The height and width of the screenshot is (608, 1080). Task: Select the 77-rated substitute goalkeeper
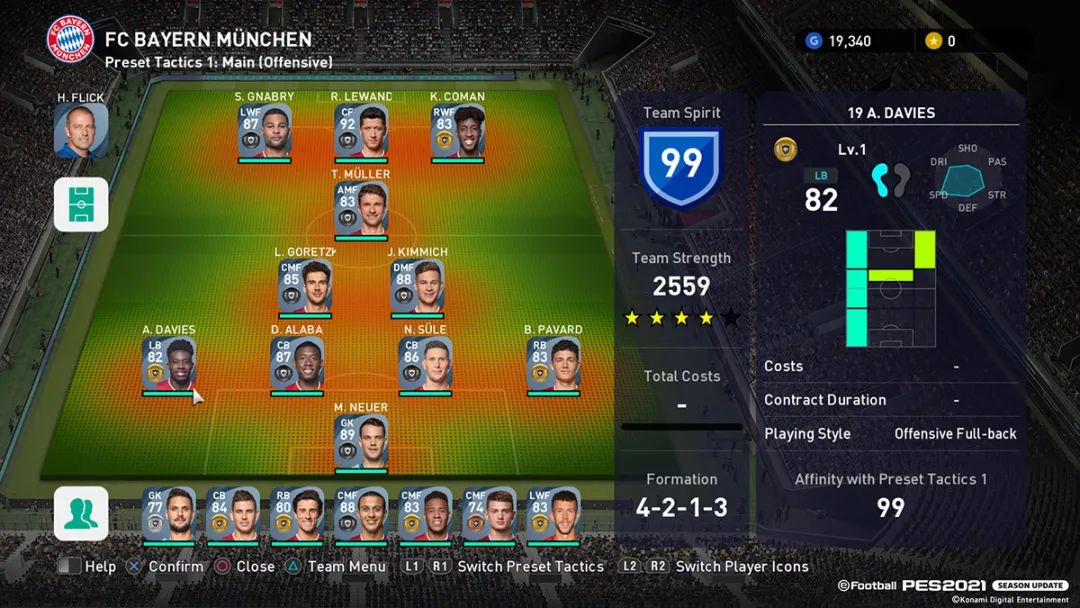coord(169,514)
